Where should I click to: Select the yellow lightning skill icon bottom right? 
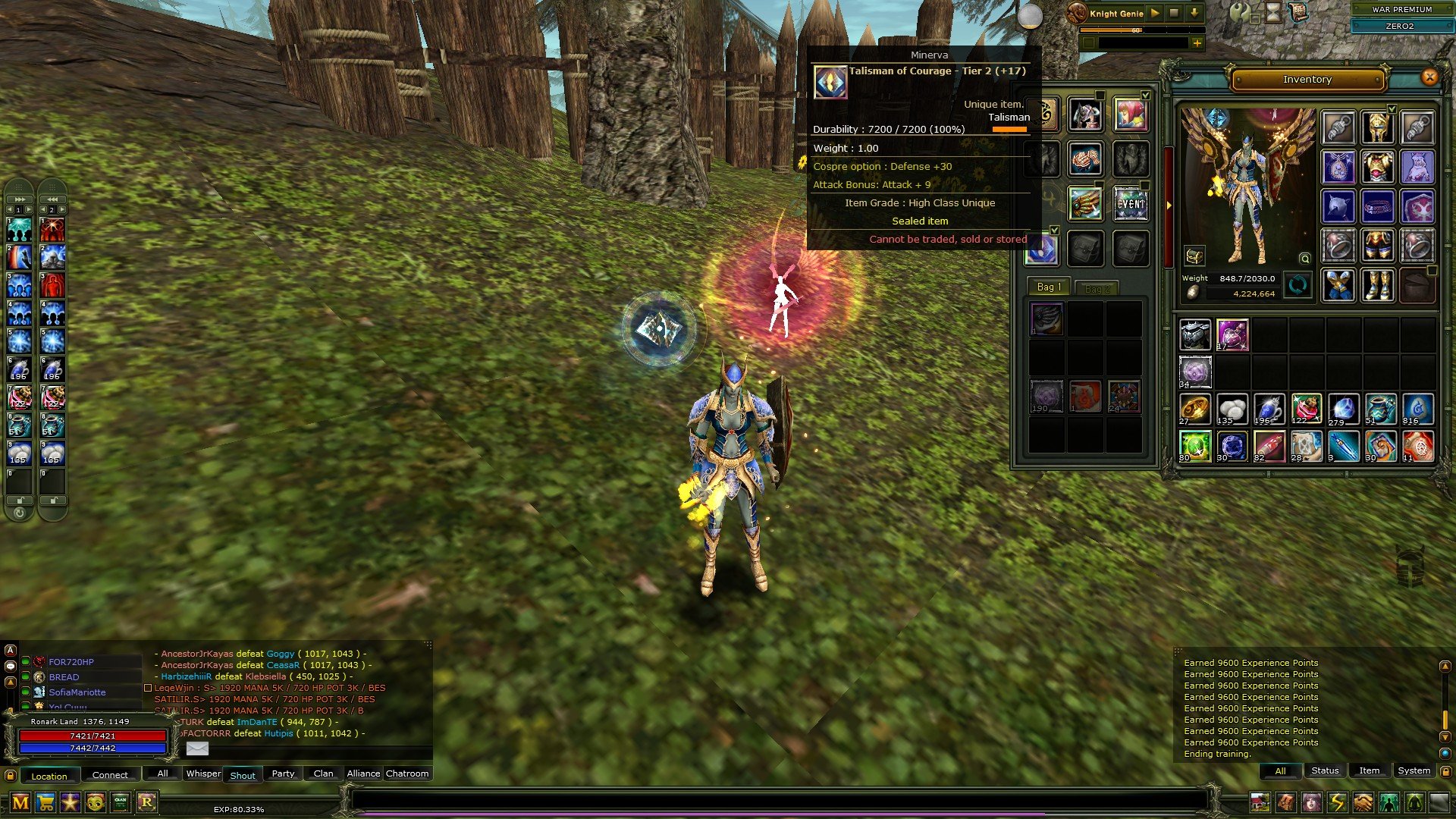pos(1336,802)
